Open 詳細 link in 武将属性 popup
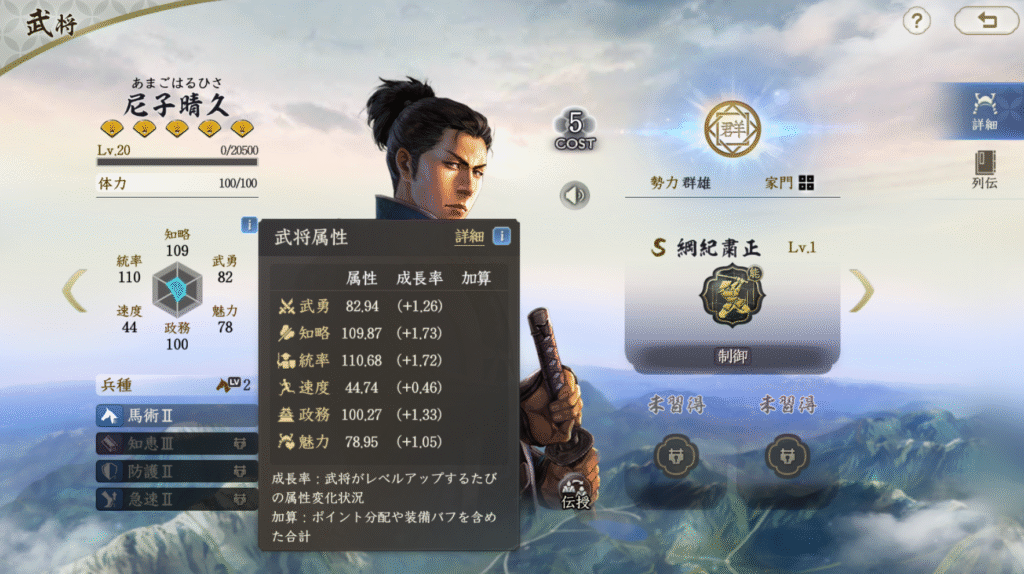1024x574 pixels. click(x=469, y=237)
